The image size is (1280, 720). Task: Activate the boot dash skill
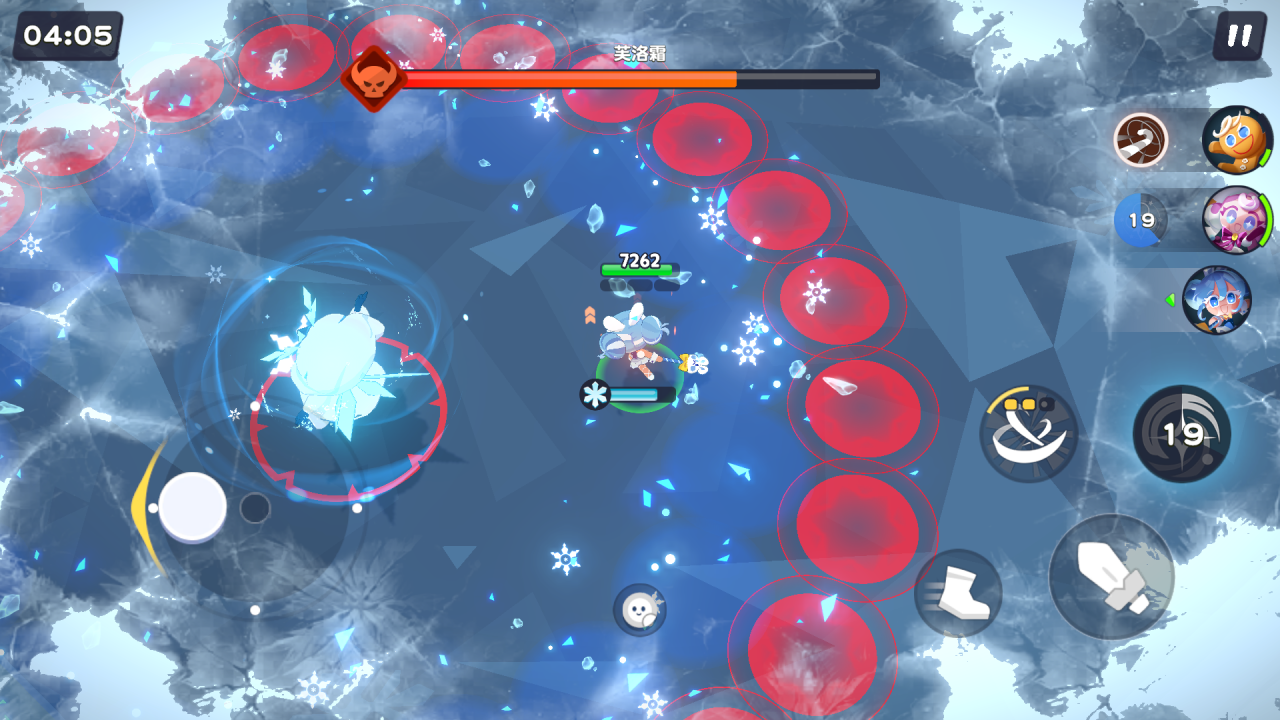coord(958,593)
